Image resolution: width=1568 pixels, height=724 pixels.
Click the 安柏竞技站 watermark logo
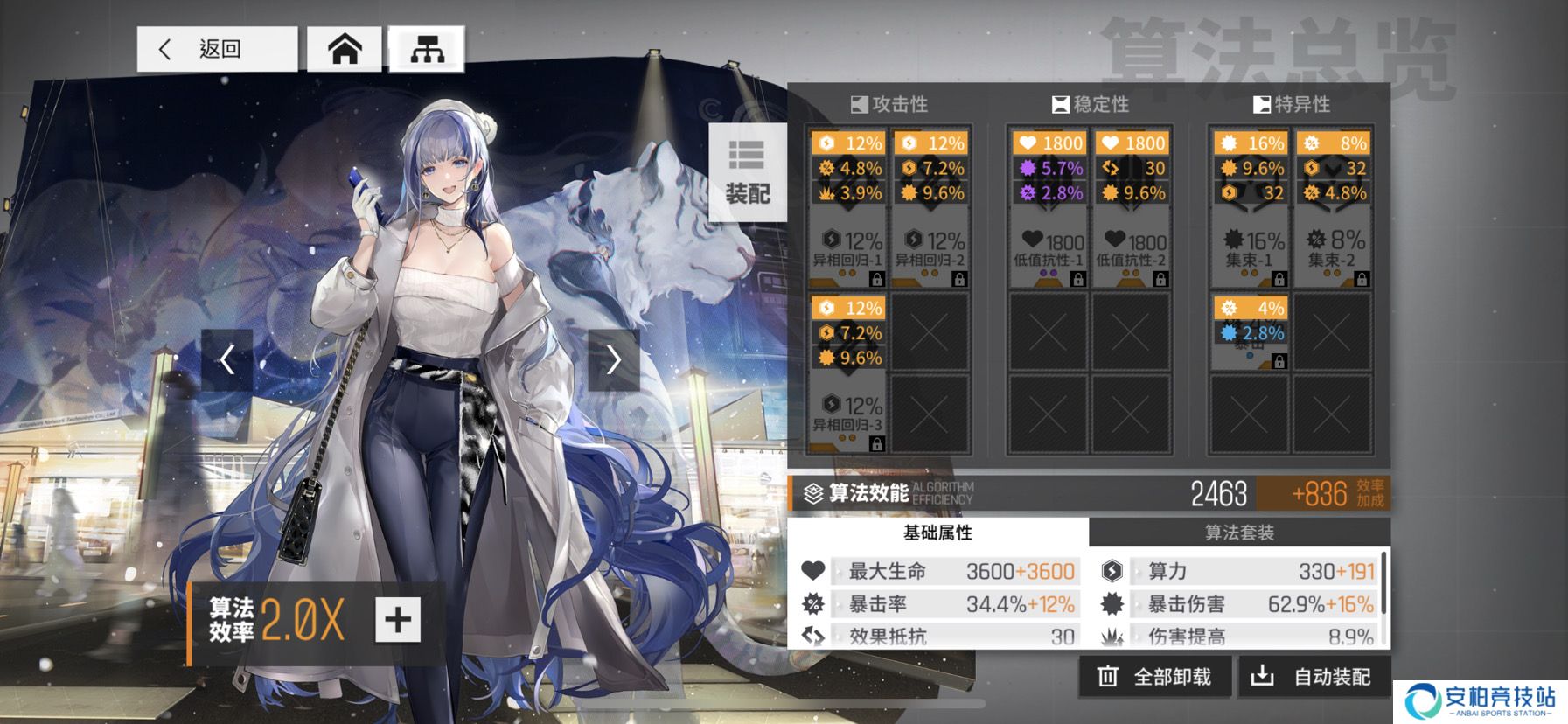pyautogui.click(x=1480, y=701)
